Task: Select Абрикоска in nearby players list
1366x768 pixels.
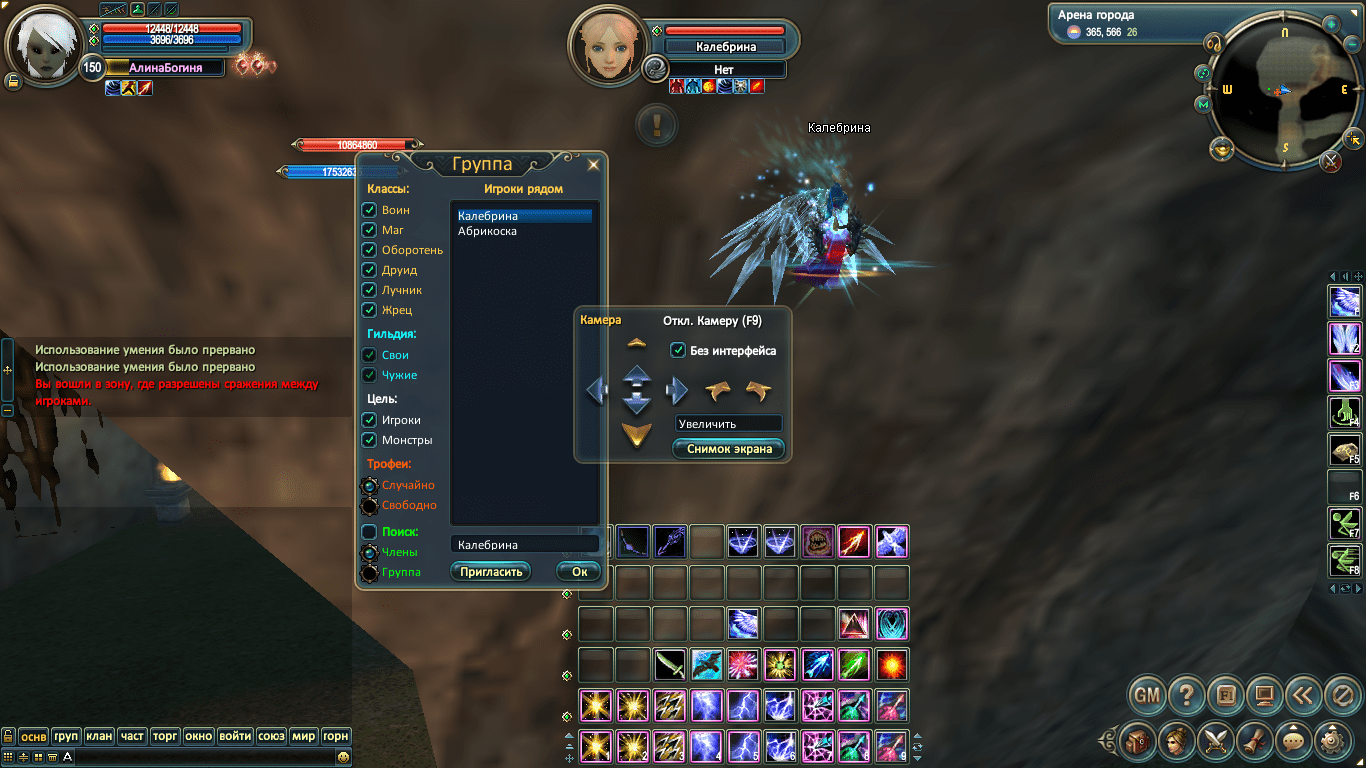Action: tap(487, 231)
